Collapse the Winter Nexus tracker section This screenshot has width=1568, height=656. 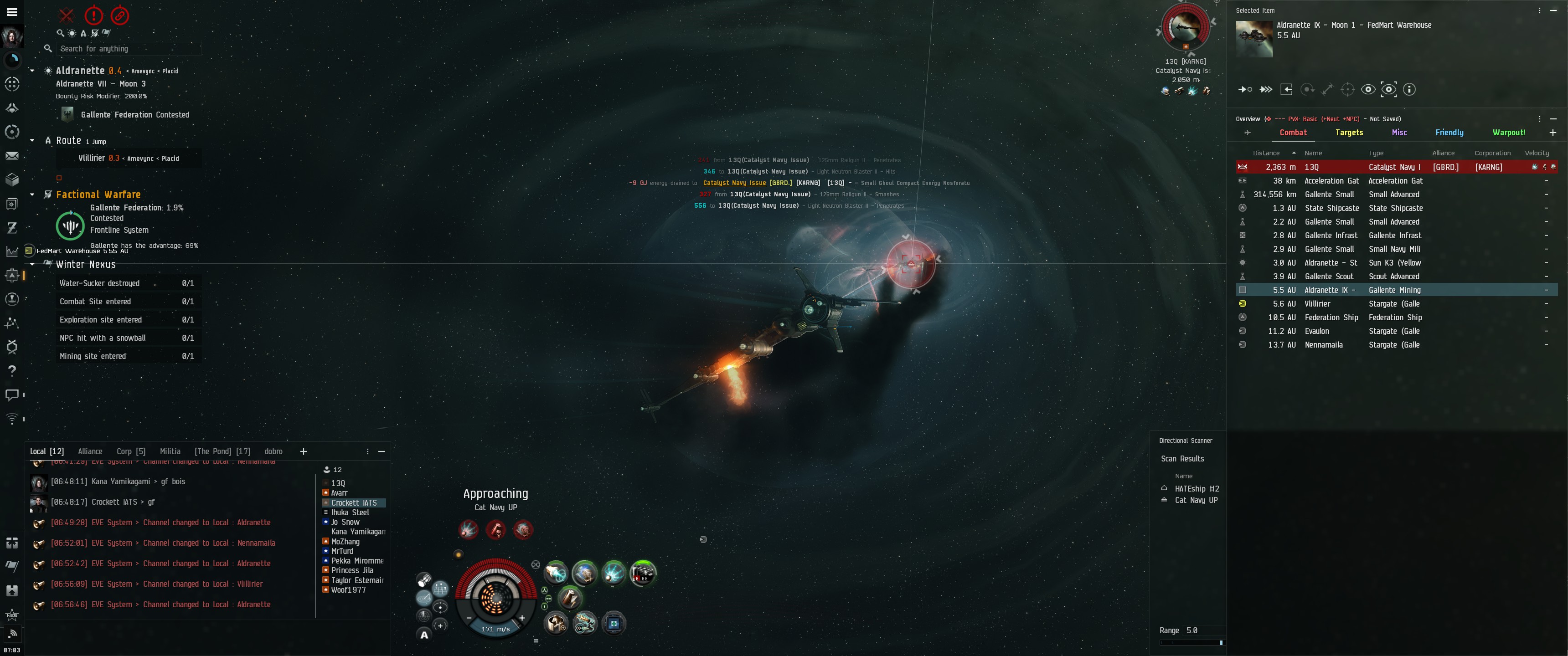coord(32,265)
